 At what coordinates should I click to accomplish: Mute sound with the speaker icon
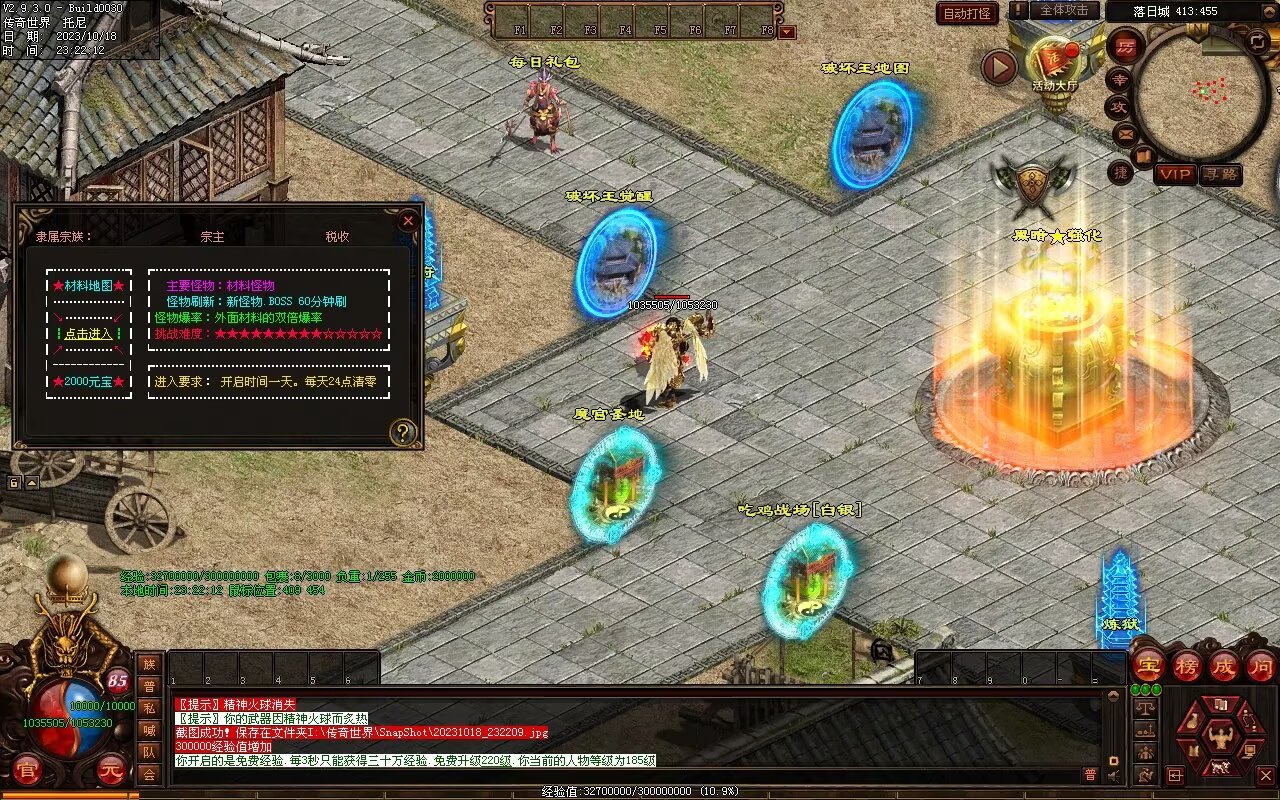tap(1114, 775)
